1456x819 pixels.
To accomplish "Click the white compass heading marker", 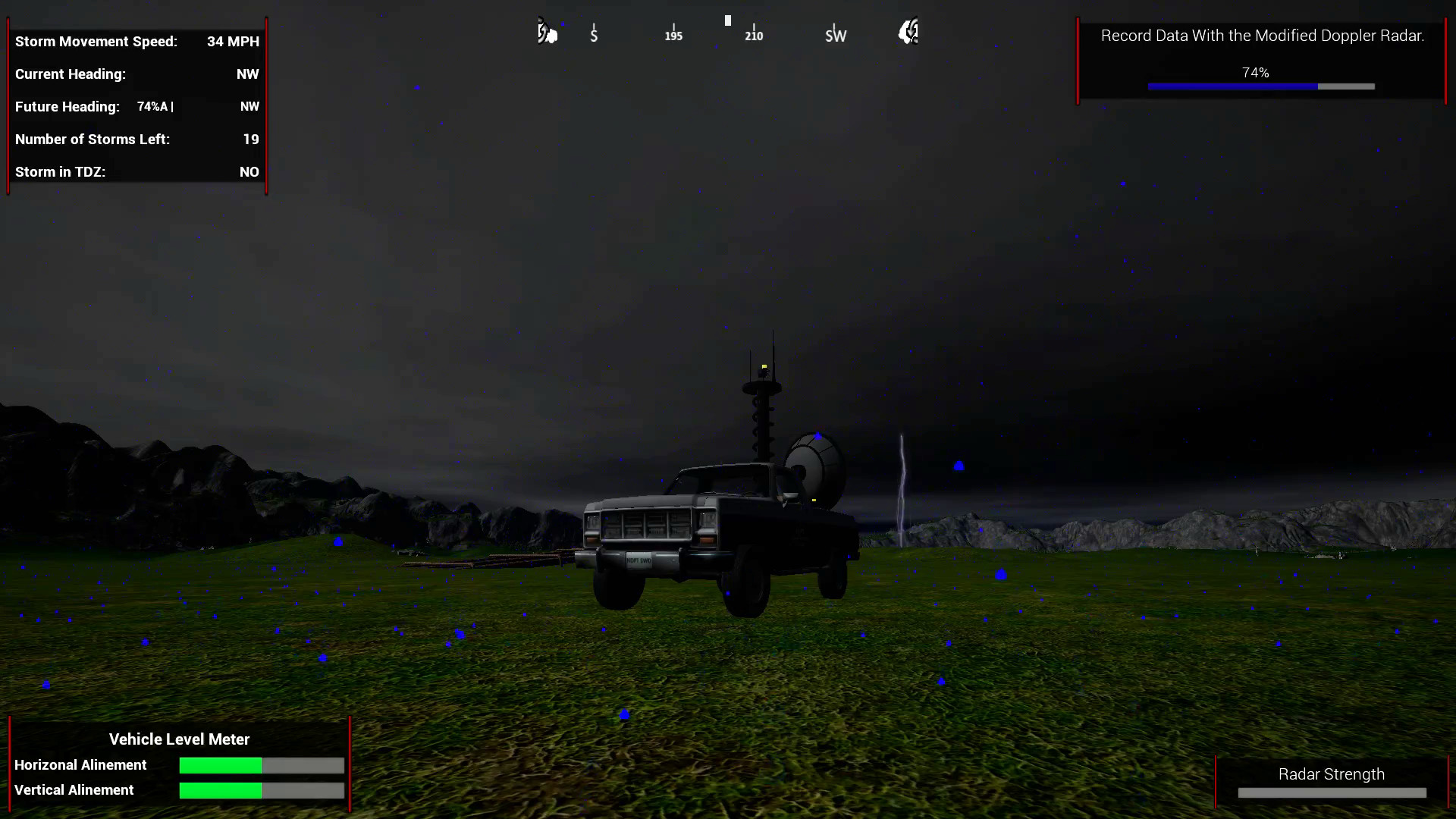I will (727, 20).
